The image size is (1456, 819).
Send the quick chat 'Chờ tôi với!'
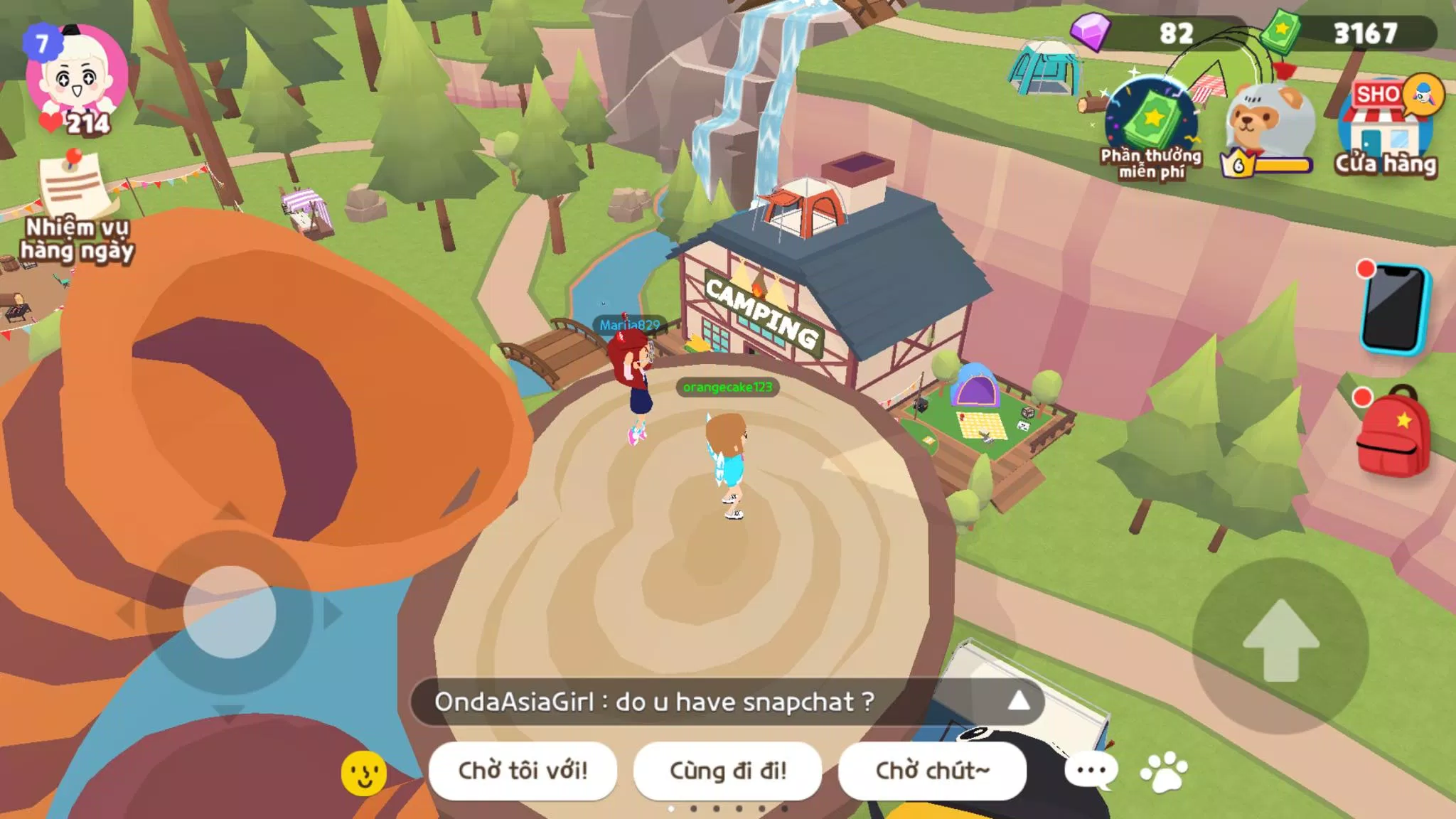pyautogui.click(x=523, y=771)
